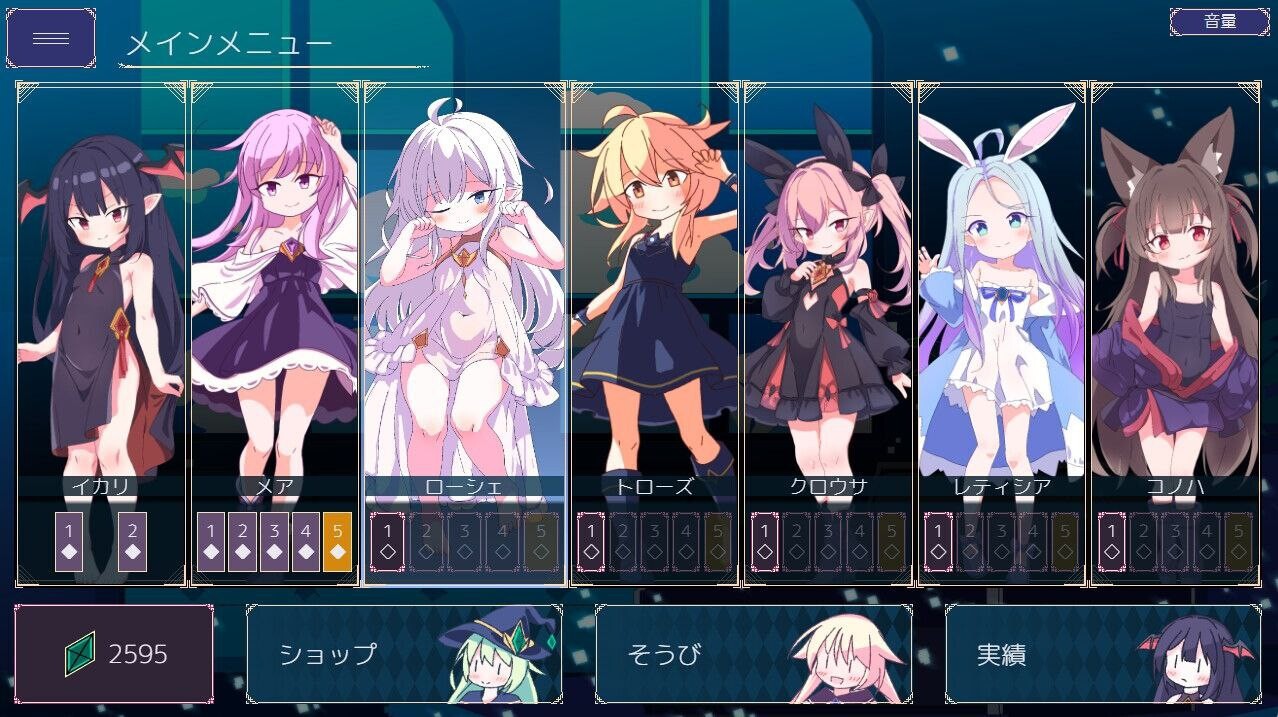This screenshot has width=1278, height=717.
Task: Open the hamburger menu button
Action: pyautogui.click(x=51, y=38)
